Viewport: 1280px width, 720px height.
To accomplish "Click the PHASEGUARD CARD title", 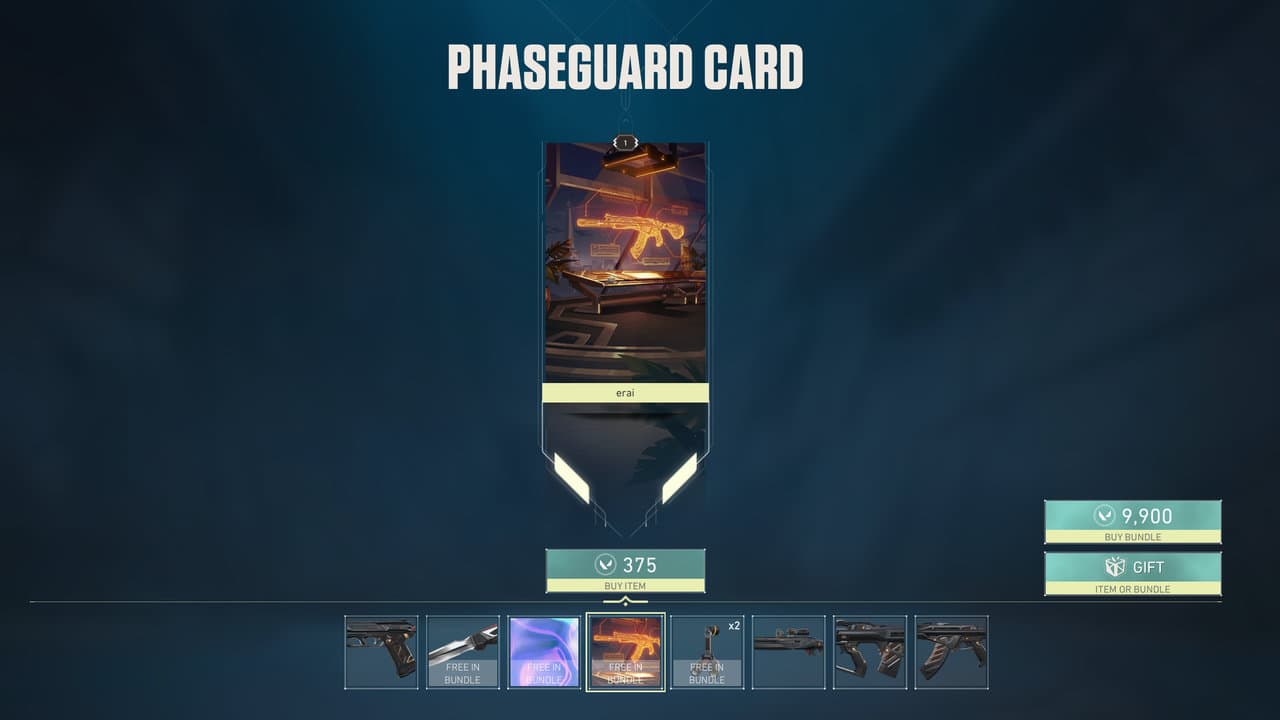I will [x=626, y=63].
